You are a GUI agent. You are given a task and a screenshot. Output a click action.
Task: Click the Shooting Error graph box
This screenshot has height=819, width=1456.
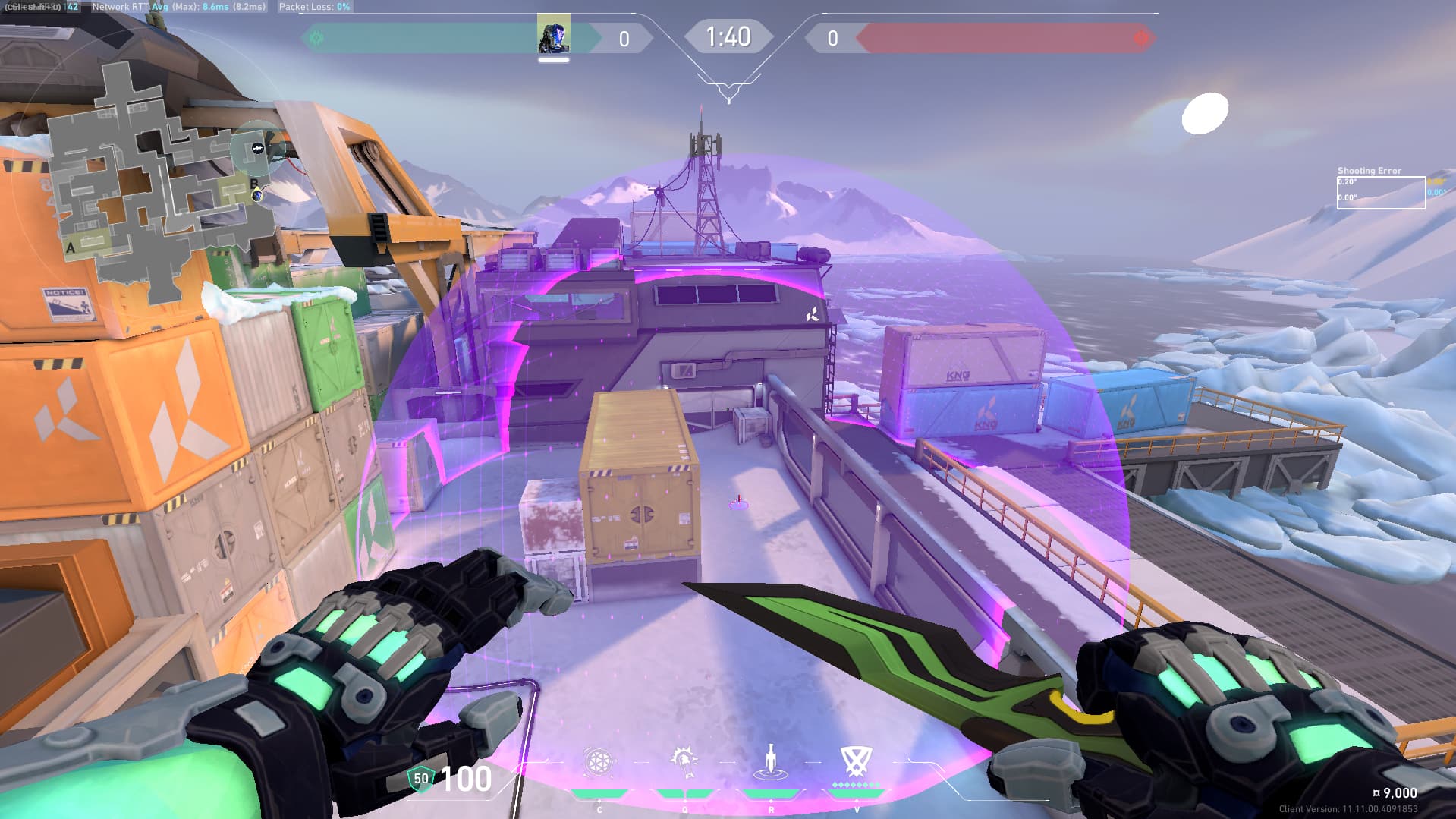pyautogui.click(x=1380, y=192)
